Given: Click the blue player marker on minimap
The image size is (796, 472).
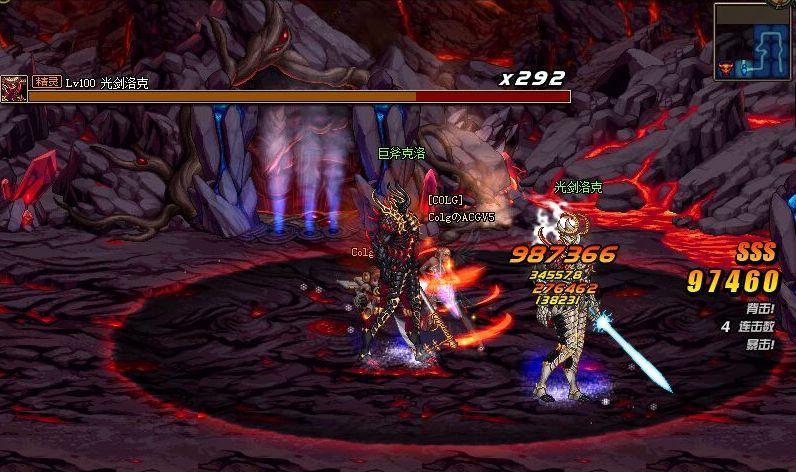Looking at the screenshot, I should pos(742,68).
